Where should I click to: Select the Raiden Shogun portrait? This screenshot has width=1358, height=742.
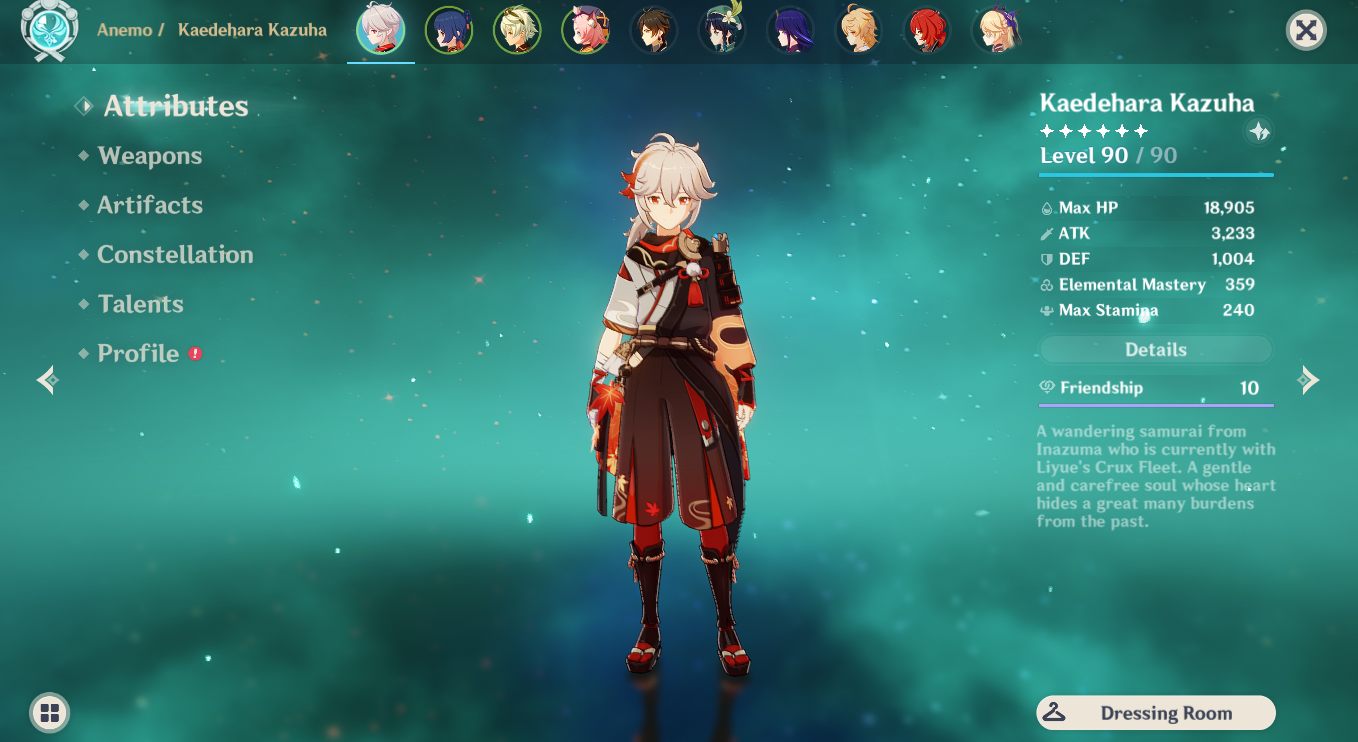click(789, 30)
